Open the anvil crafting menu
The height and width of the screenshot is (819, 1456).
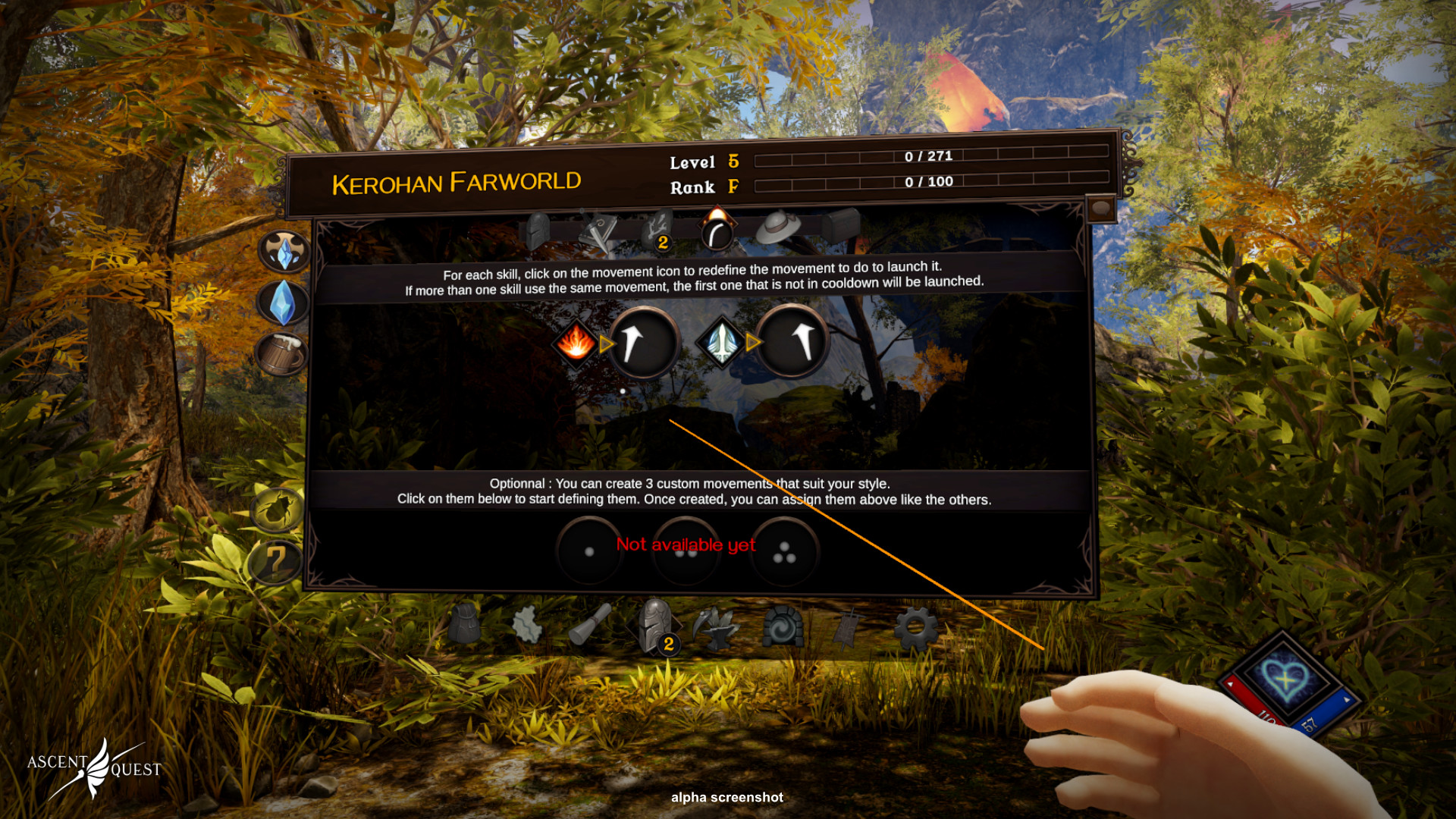(716, 627)
